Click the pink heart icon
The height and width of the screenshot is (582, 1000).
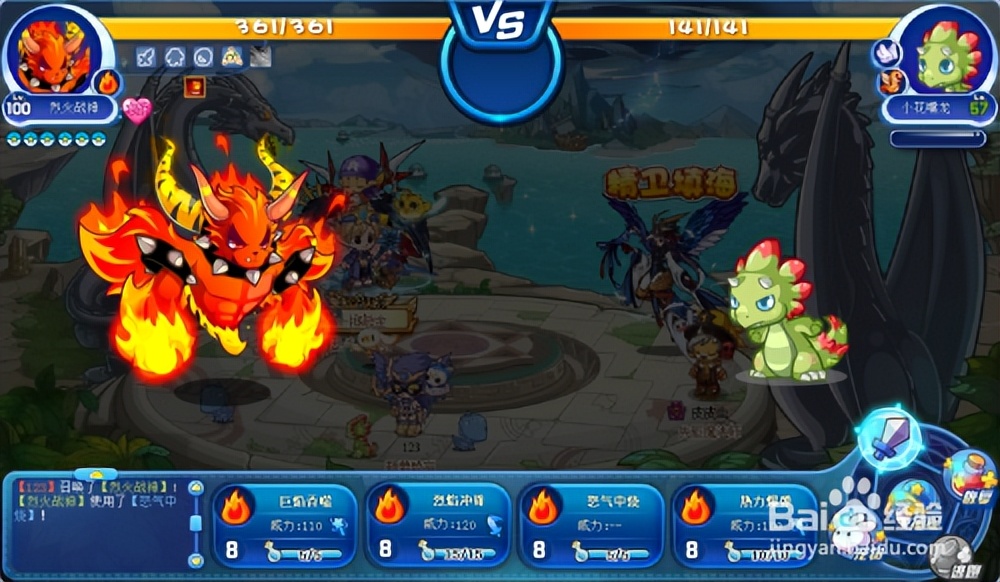point(137,109)
